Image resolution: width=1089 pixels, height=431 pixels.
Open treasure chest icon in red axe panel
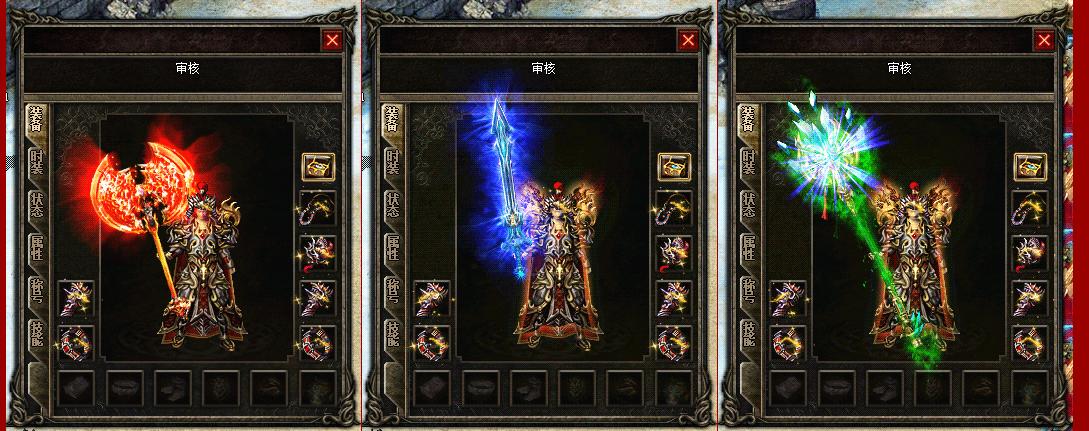(x=318, y=166)
